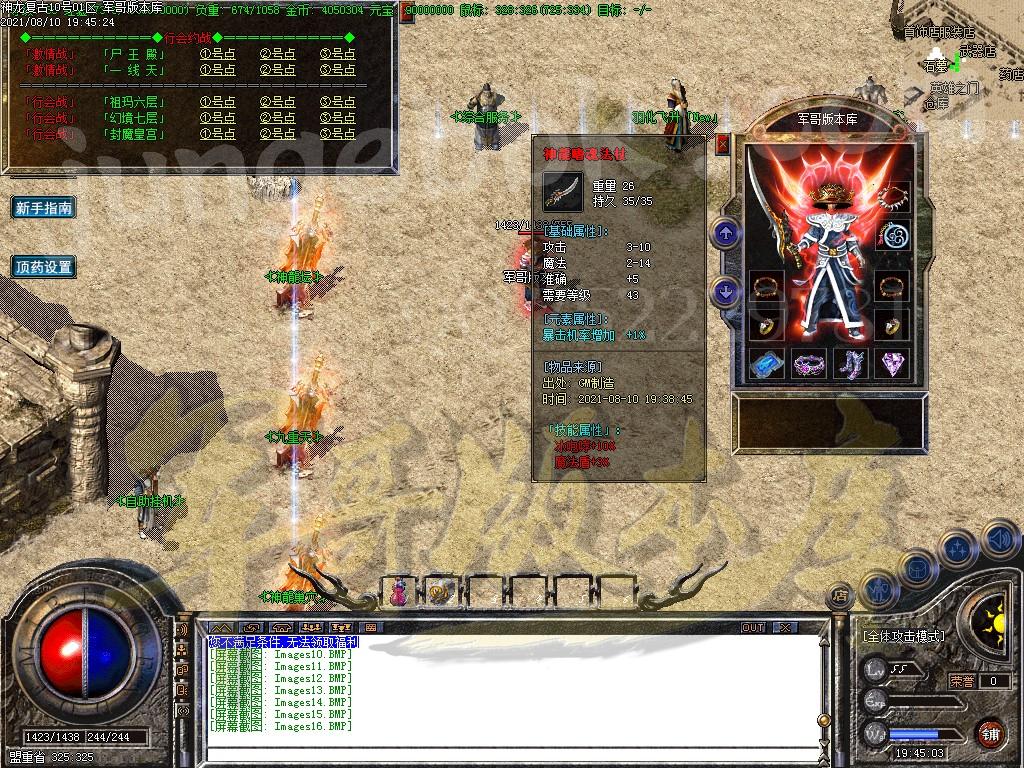Screen dimensions: 1024x768
Task: Select the blue crystal charm slot
Action: click(767, 362)
